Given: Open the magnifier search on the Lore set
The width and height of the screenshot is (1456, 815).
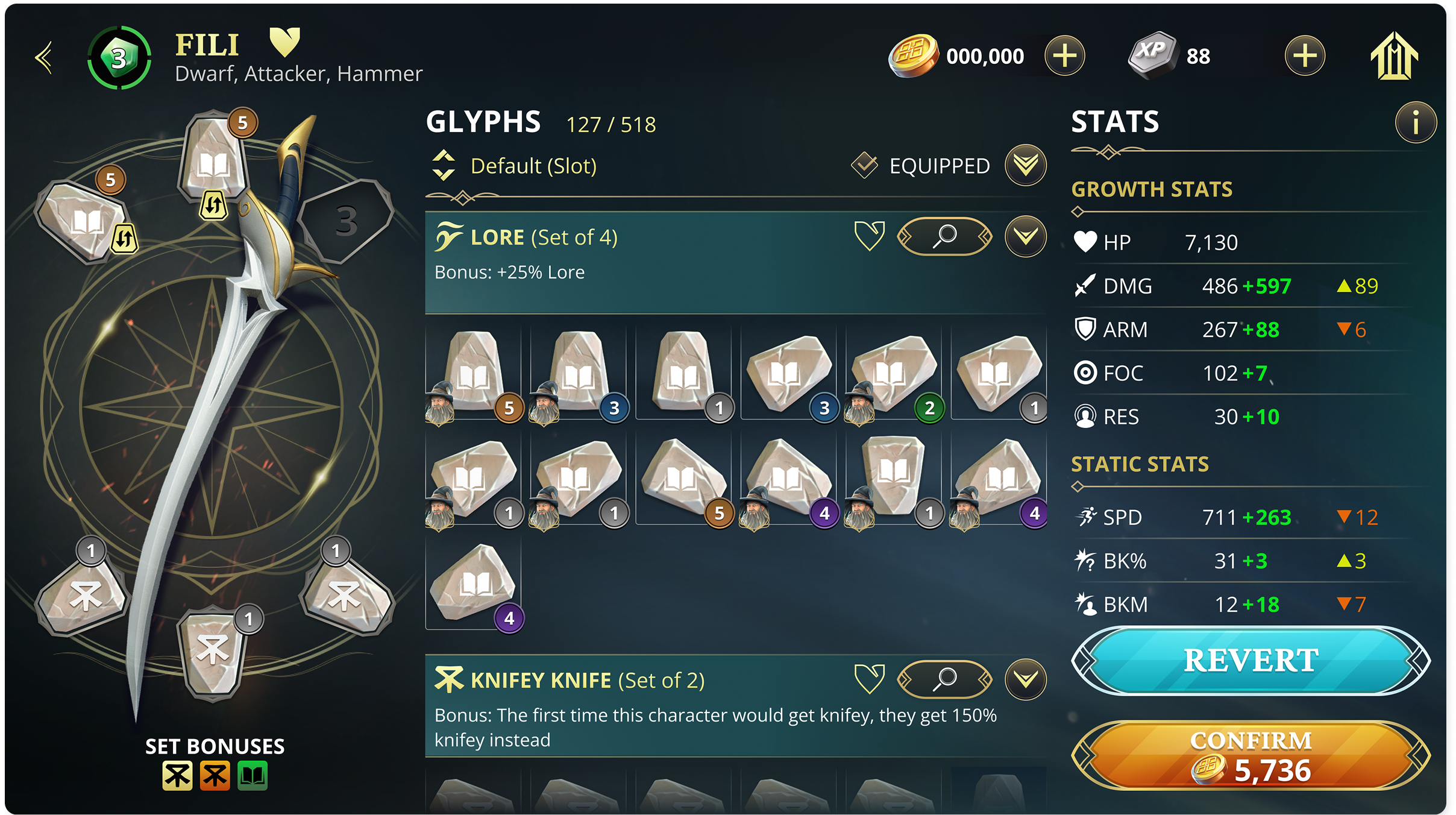Looking at the screenshot, I should (x=946, y=236).
